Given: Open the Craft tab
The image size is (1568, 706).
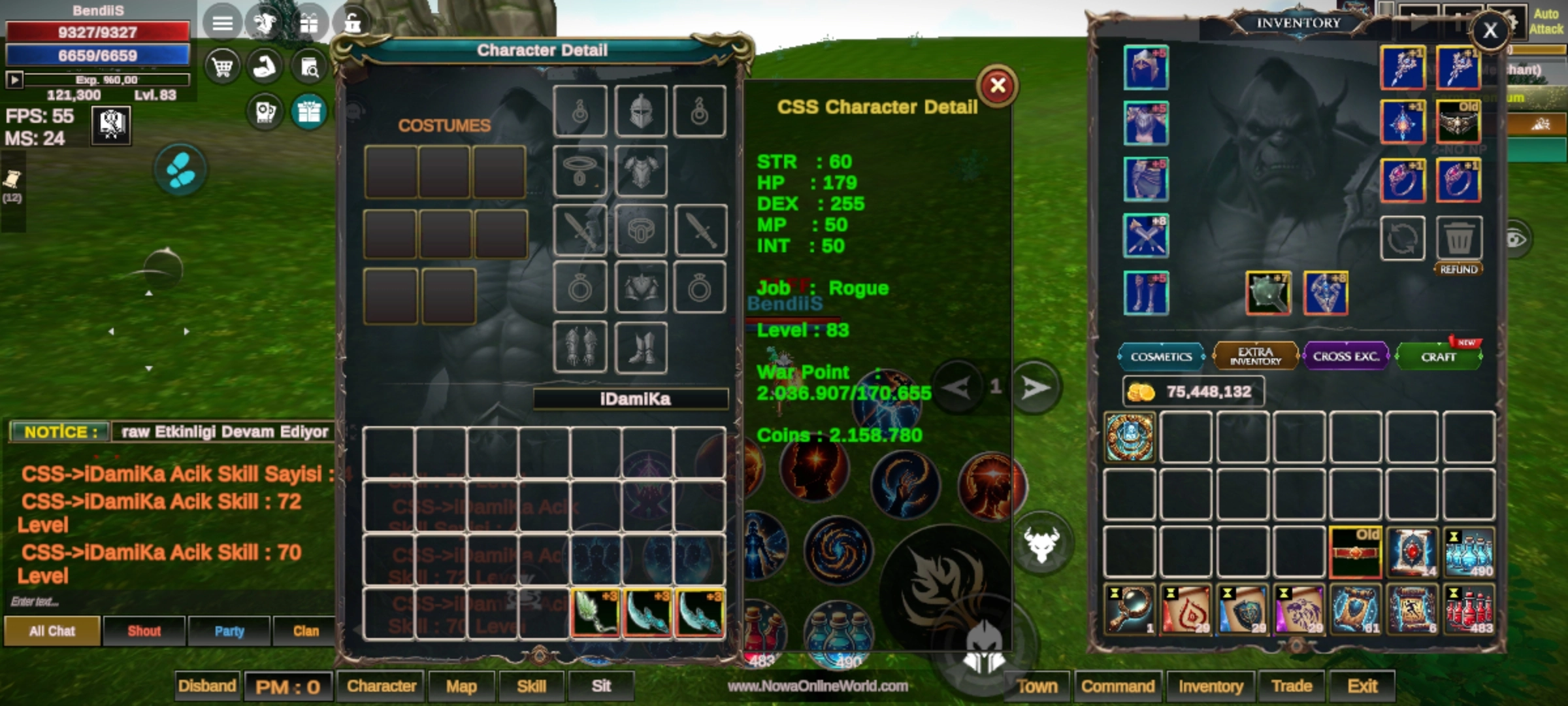Looking at the screenshot, I should tap(1438, 357).
